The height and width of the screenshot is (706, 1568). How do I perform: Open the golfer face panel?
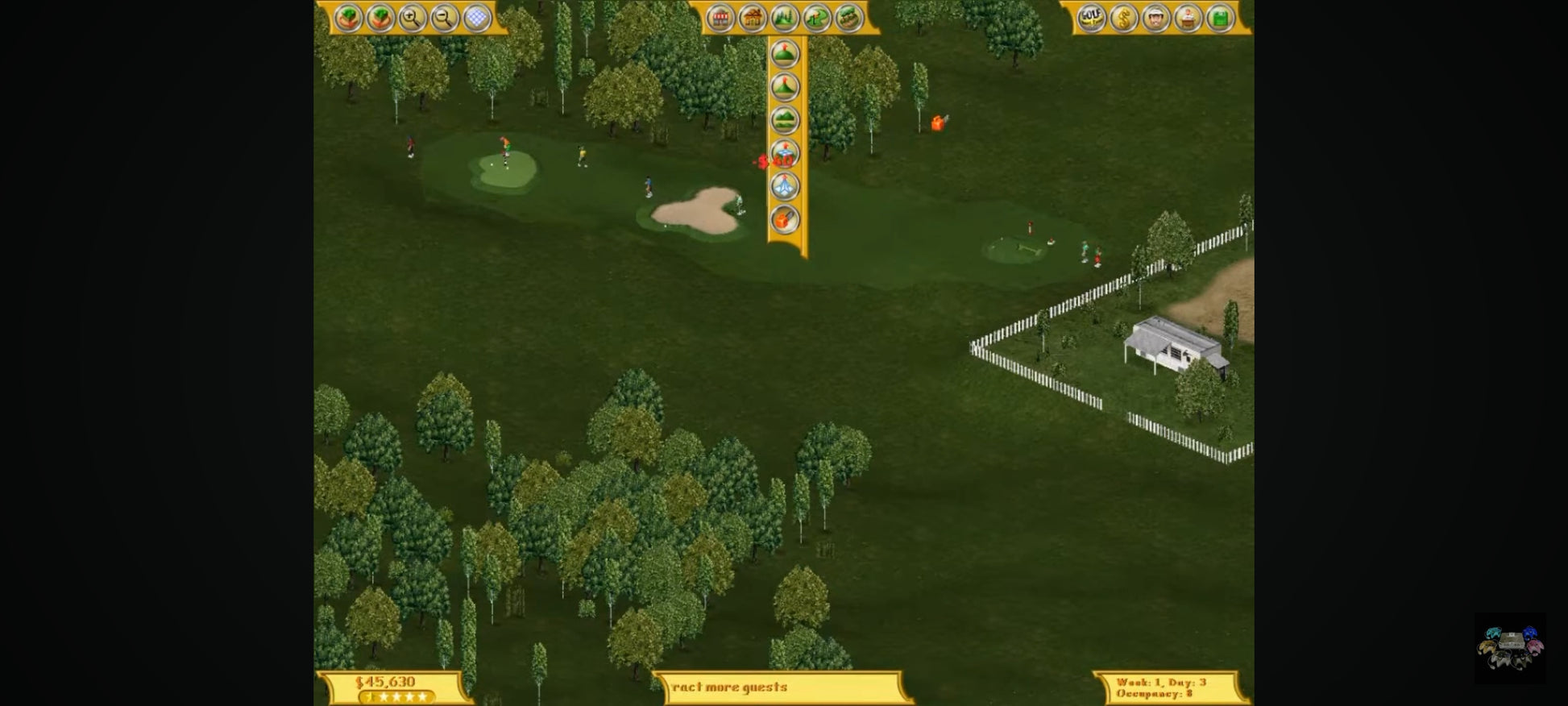coord(1156,18)
